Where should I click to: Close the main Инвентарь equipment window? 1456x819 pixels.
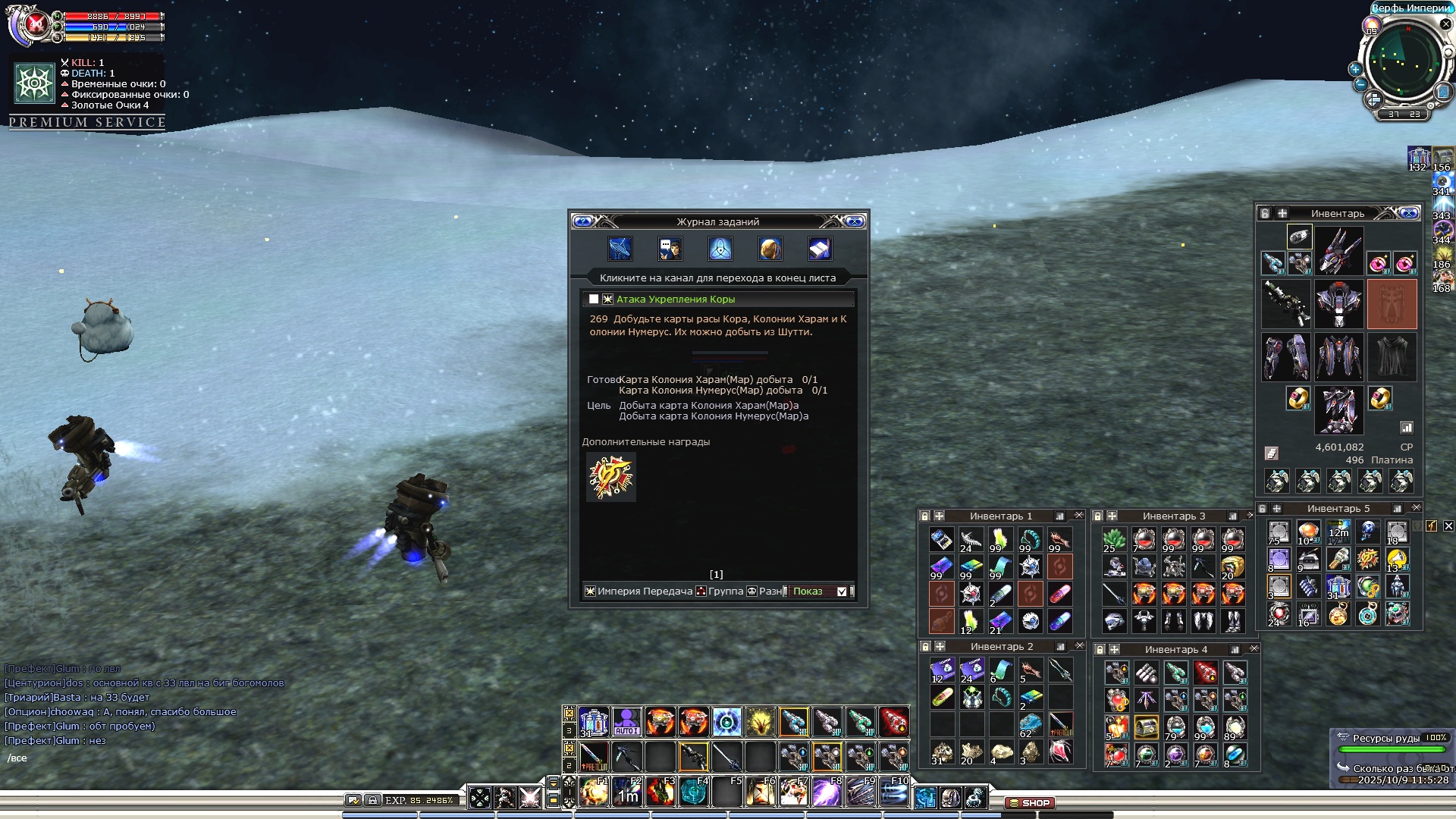point(1409,213)
